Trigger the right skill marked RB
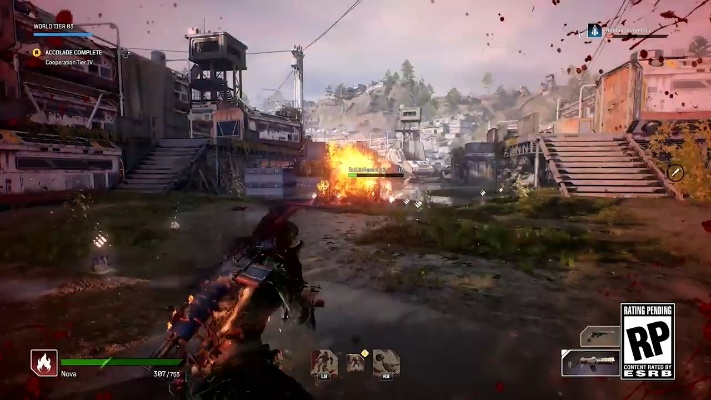The height and width of the screenshot is (400, 711). pos(387,362)
